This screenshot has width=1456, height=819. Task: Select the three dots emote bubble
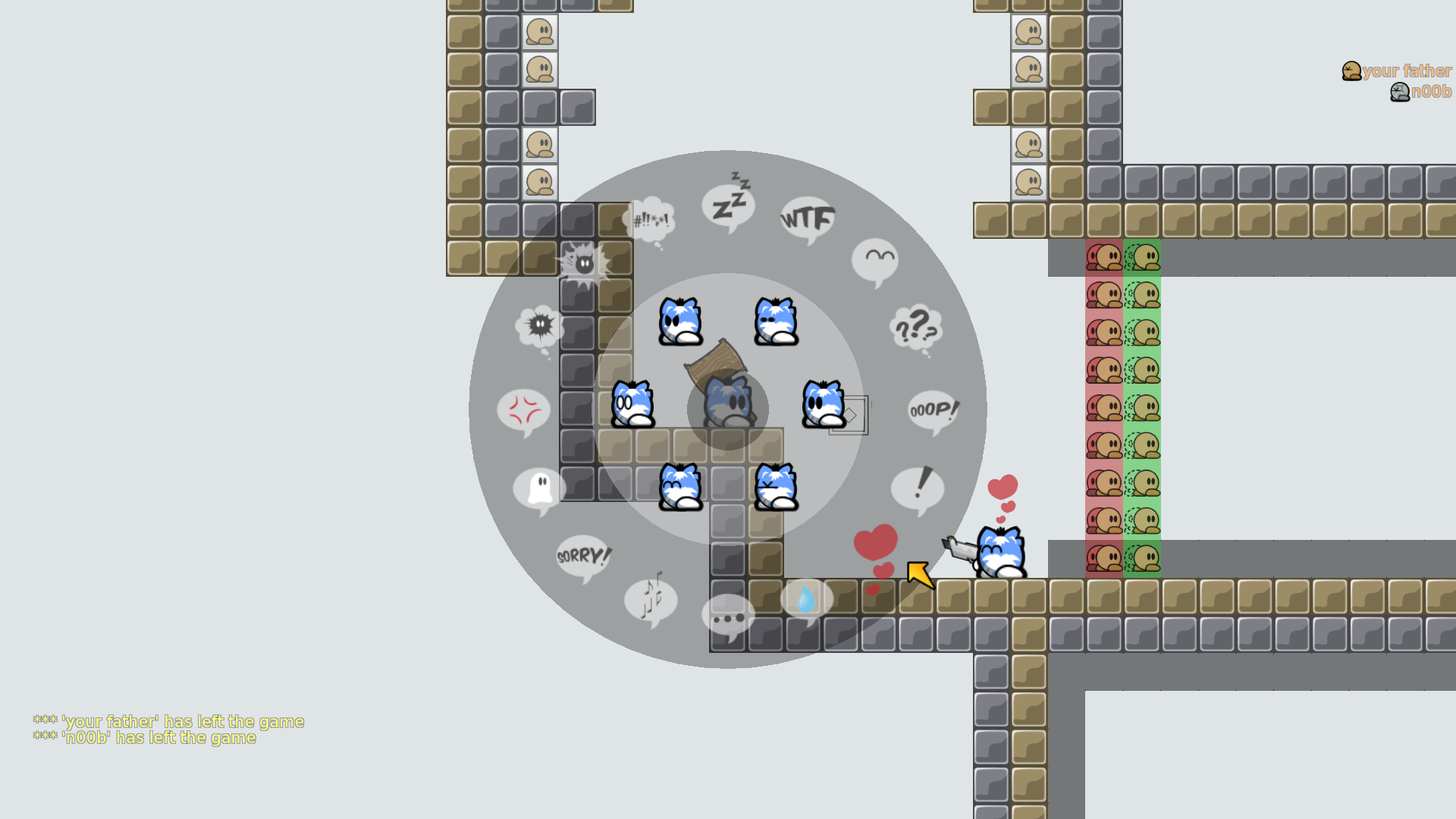click(x=728, y=617)
